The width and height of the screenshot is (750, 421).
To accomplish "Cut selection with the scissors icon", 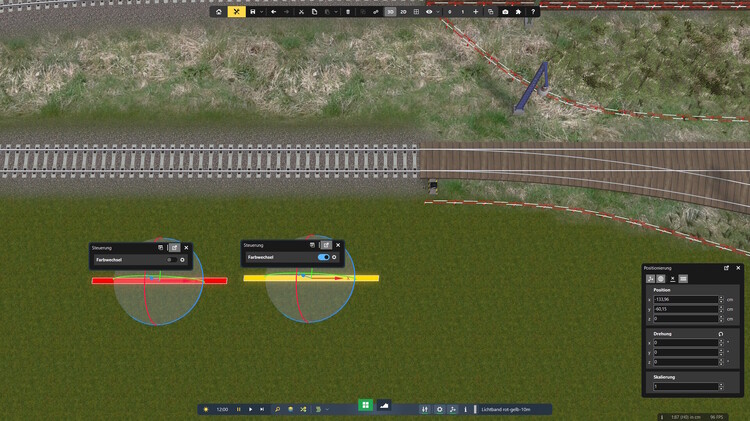I will (301, 12).
